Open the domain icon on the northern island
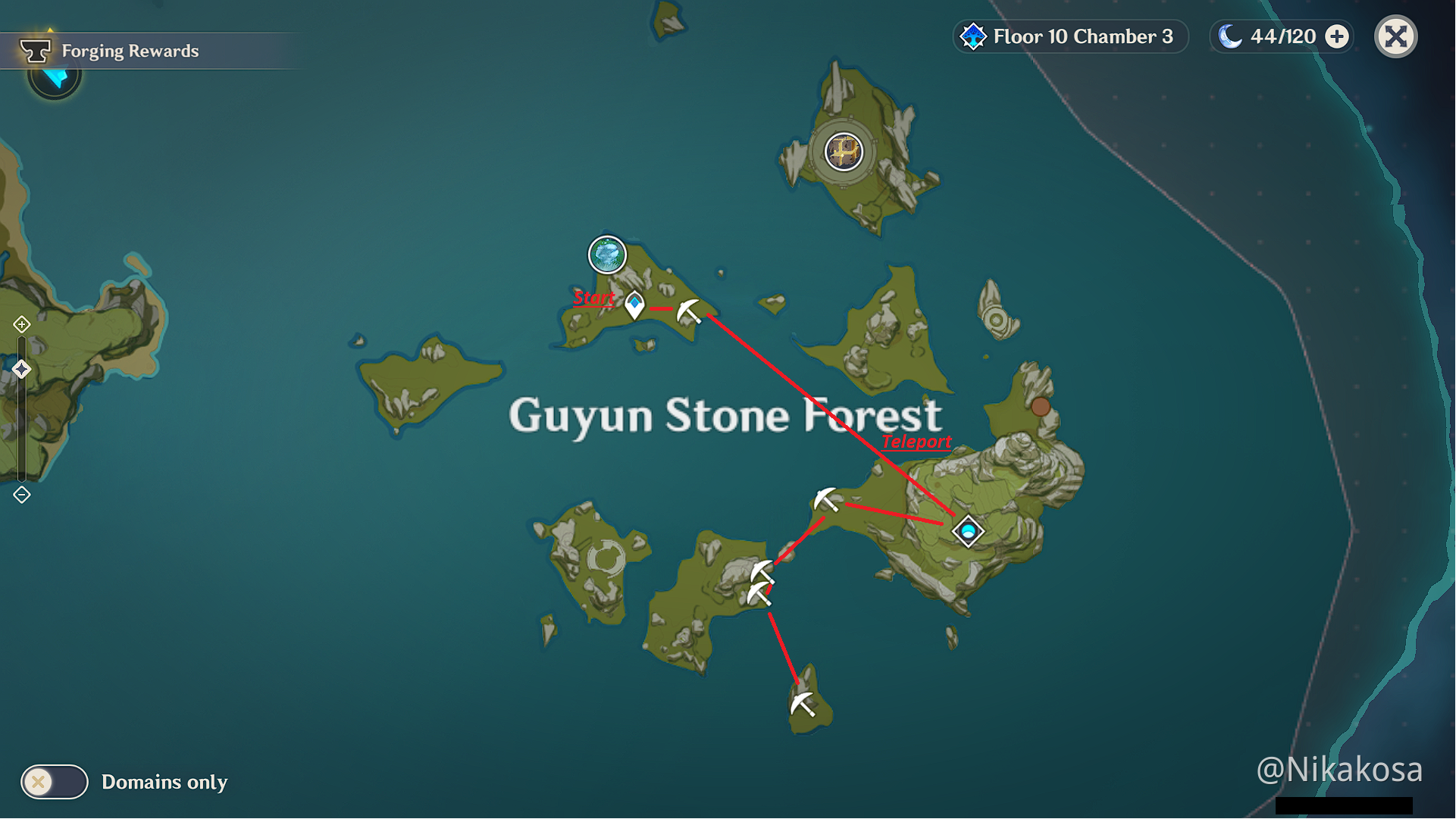 pos(844,152)
